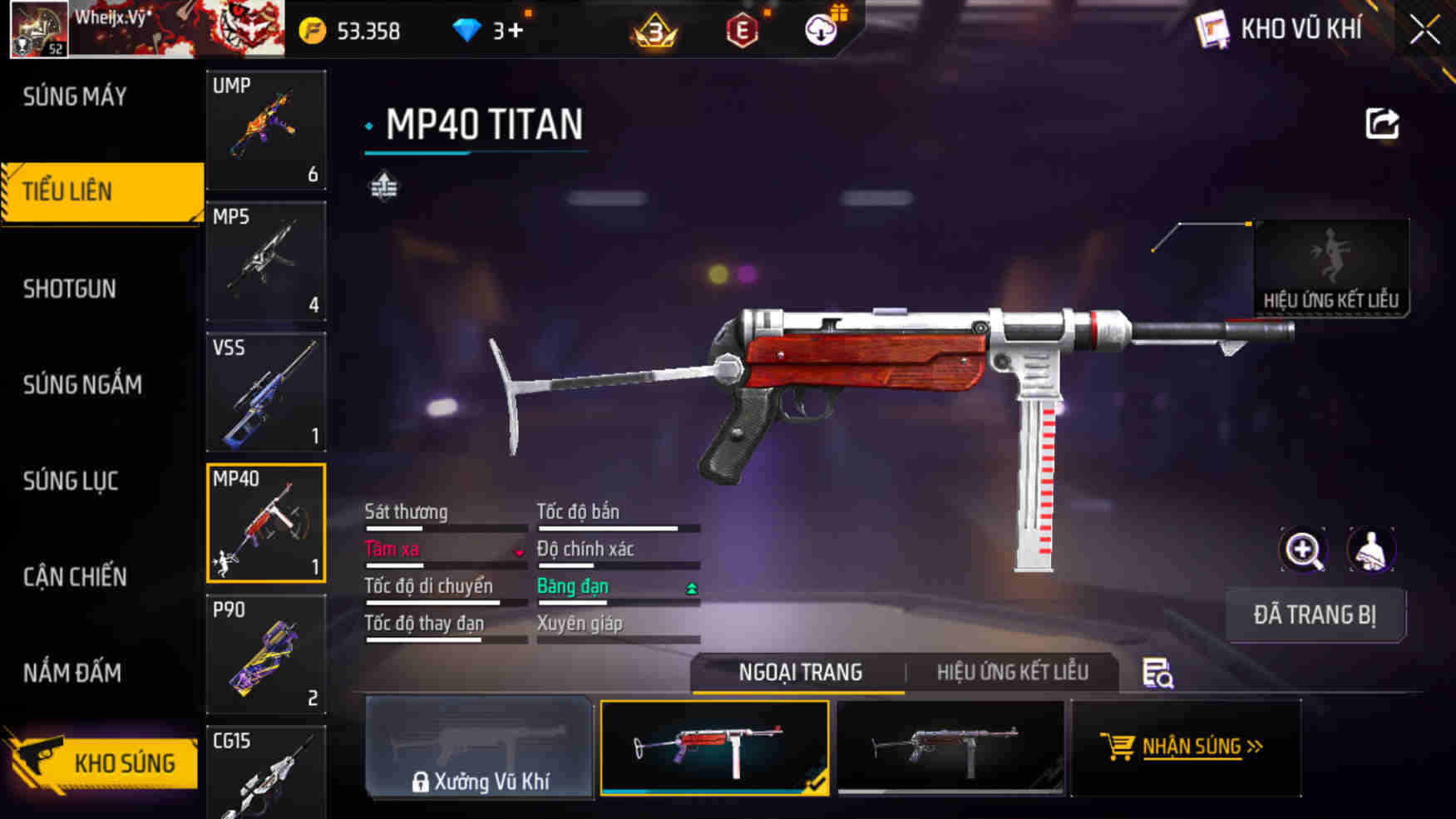The height and width of the screenshot is (819, 1456).
Task: Click the ĐÃ TRANG BỊ button
Action: pyautogui.click(x=1315, y=615)
